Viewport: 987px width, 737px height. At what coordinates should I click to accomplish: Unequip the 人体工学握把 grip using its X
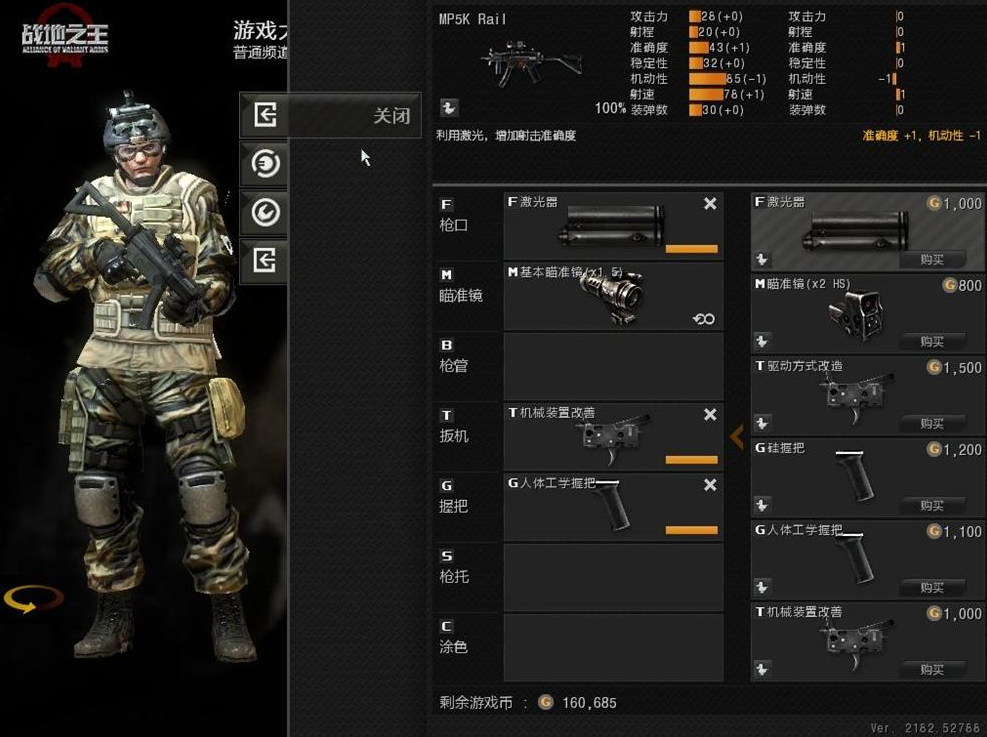[x=710, y=485]
